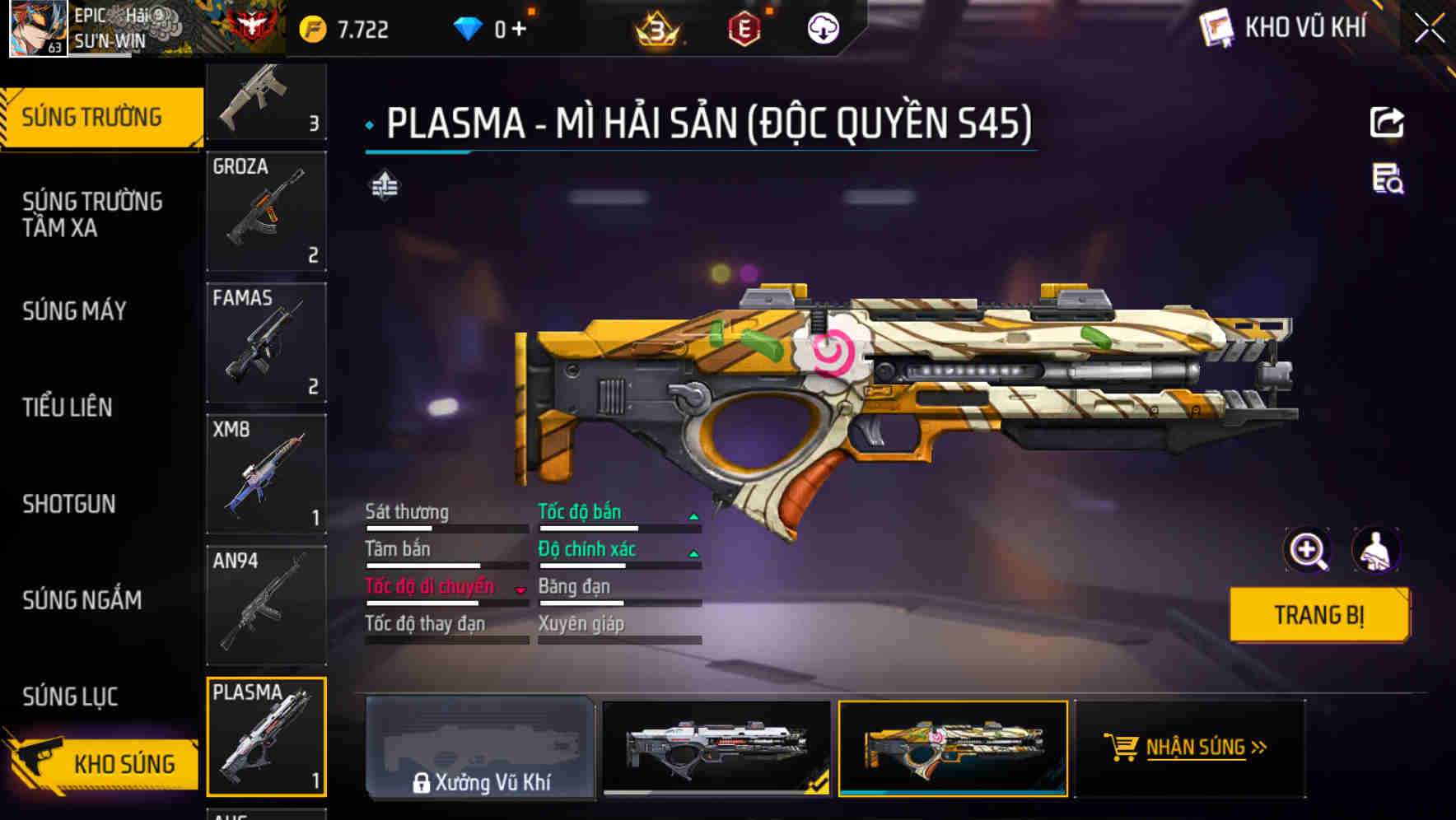Viewport: 1456px width, 820px height.
Task: Close the weapon armory screen
Action: 1429,29
